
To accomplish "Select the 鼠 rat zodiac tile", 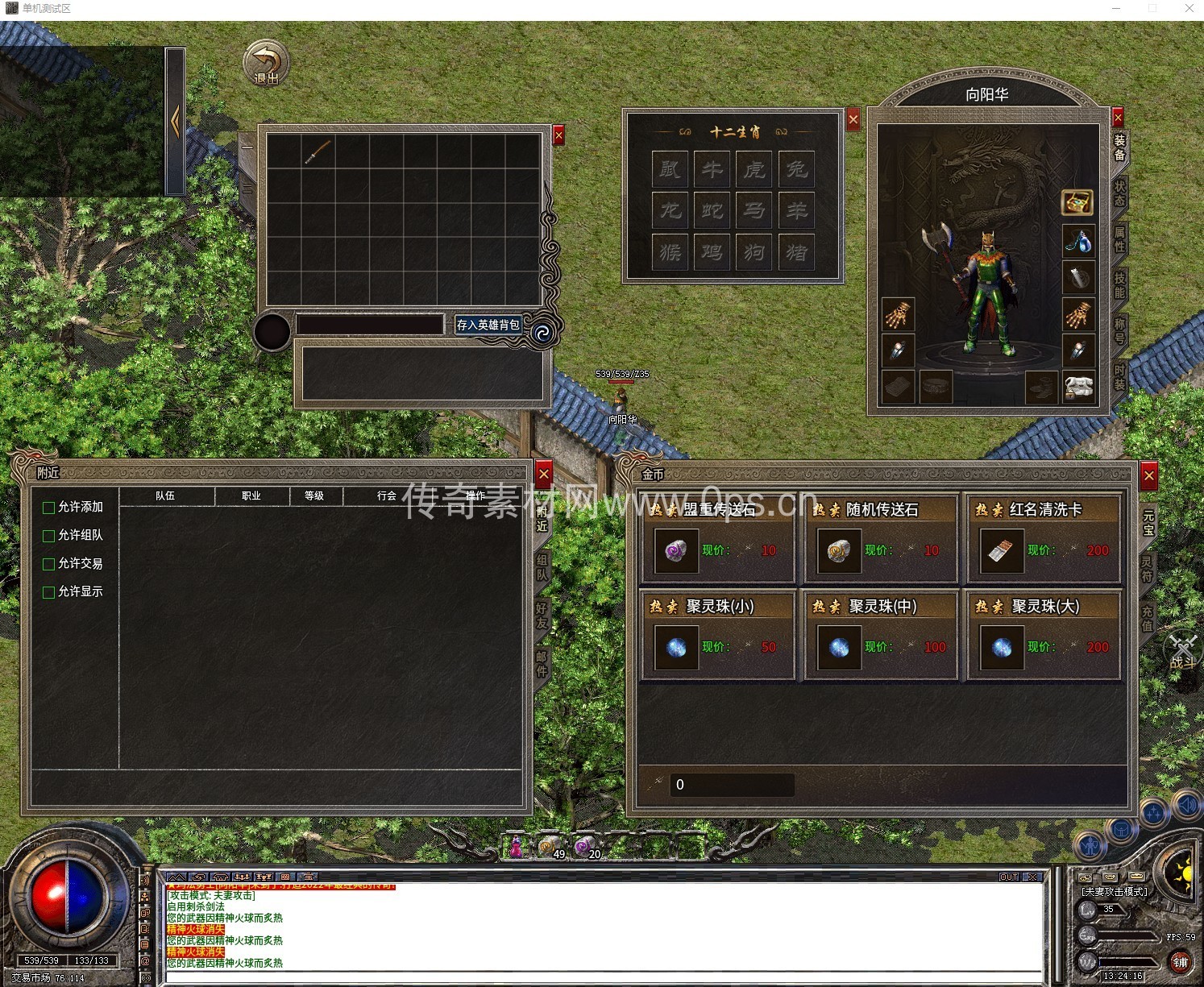I will [x=671, y=169].
